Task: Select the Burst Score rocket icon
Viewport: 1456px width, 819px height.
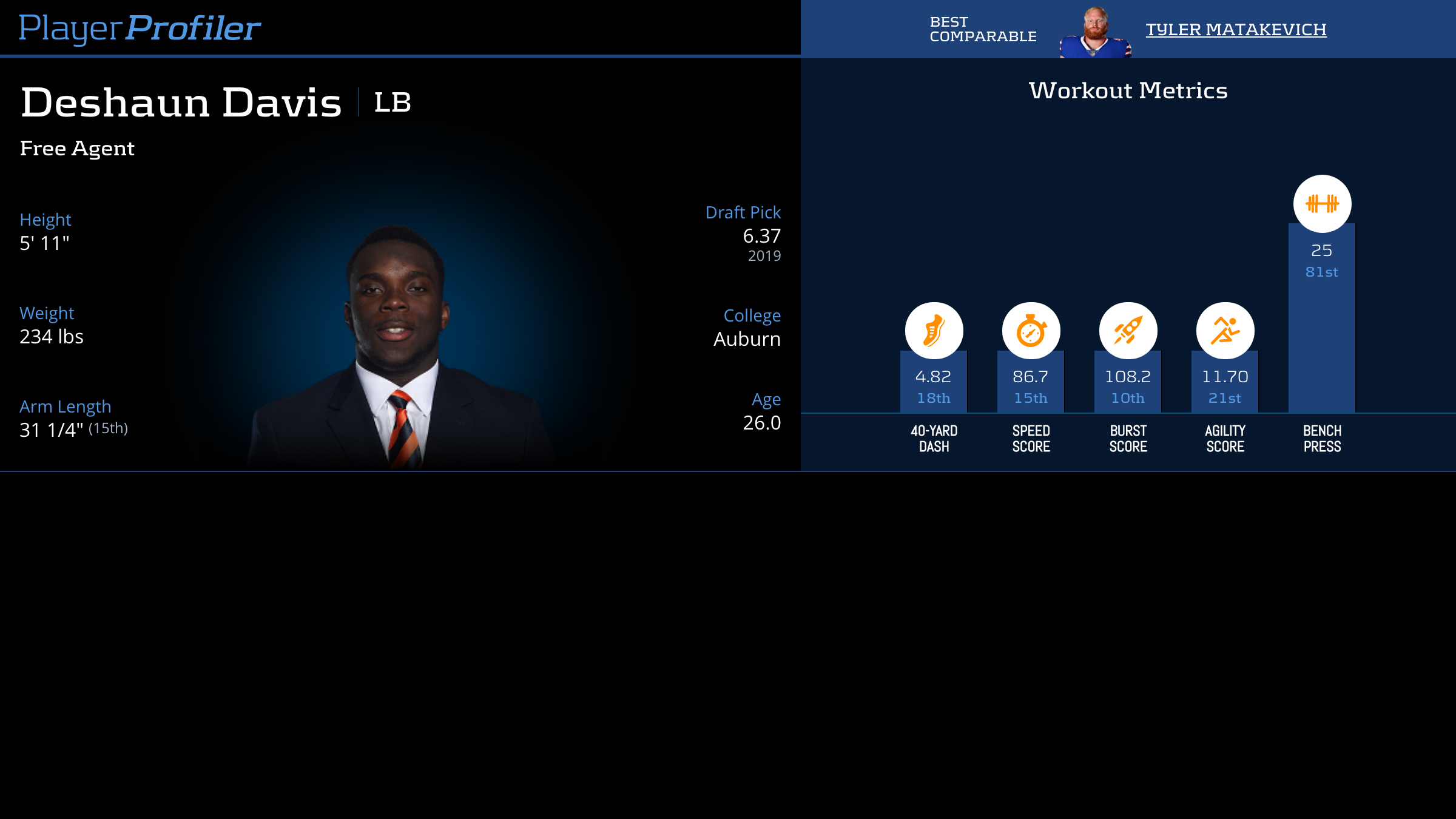Action: click(x=1128, y=331)
